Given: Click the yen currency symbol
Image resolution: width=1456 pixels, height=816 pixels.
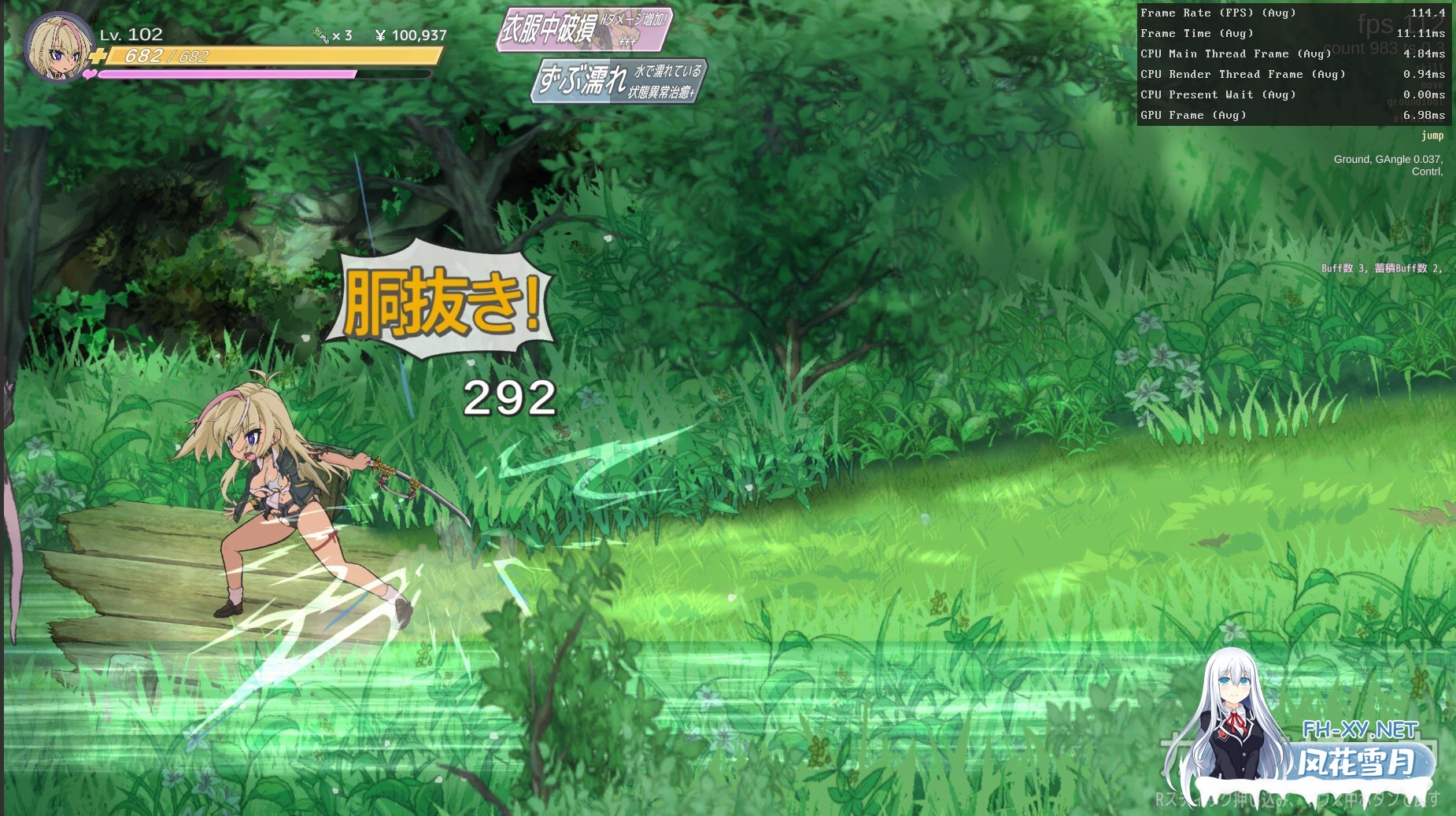Looking at the screenshot, I should coord(381,35).
